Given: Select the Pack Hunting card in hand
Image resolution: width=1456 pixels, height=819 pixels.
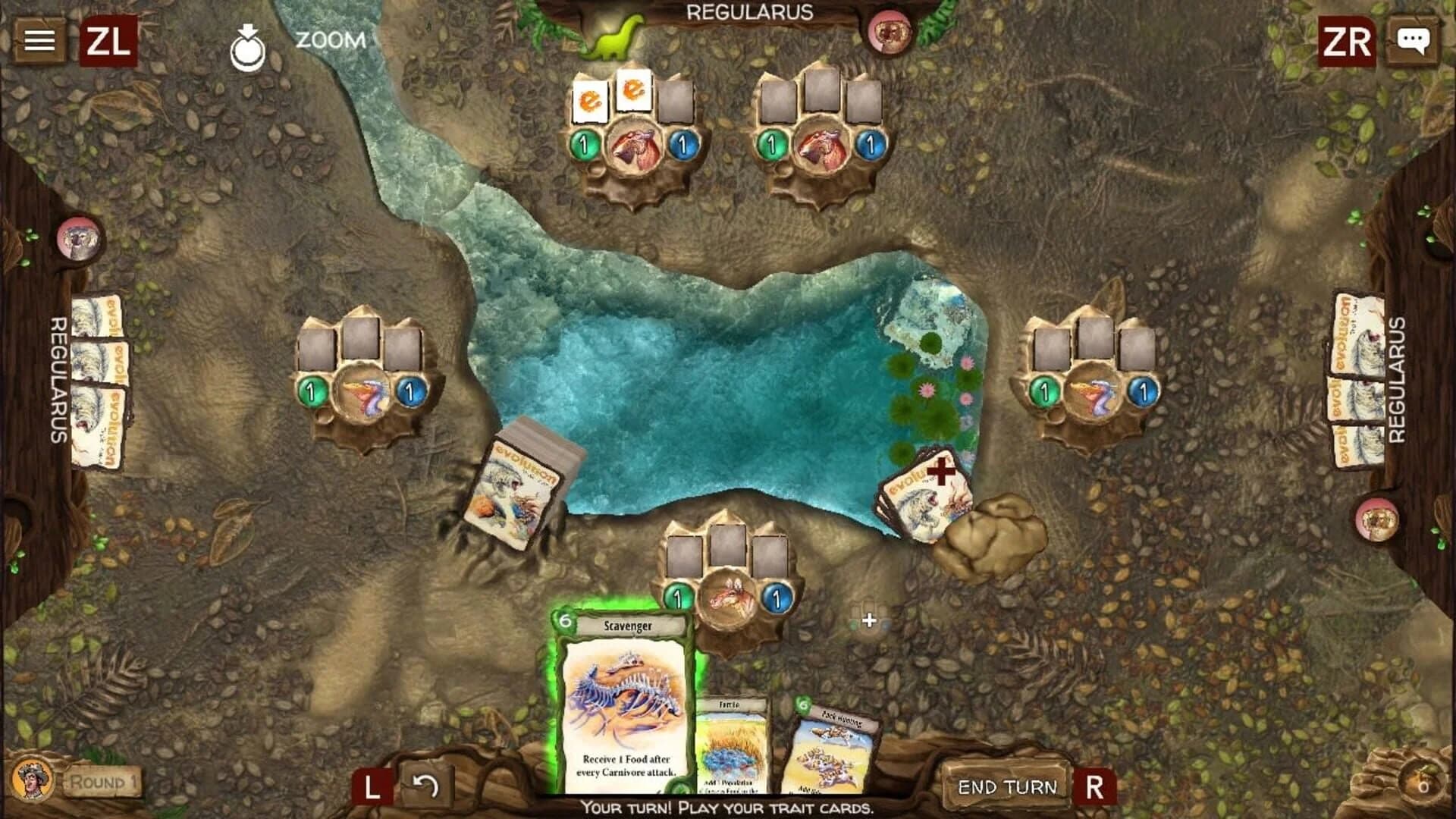Looking at the screenshot, I should [x=832, y=751].
